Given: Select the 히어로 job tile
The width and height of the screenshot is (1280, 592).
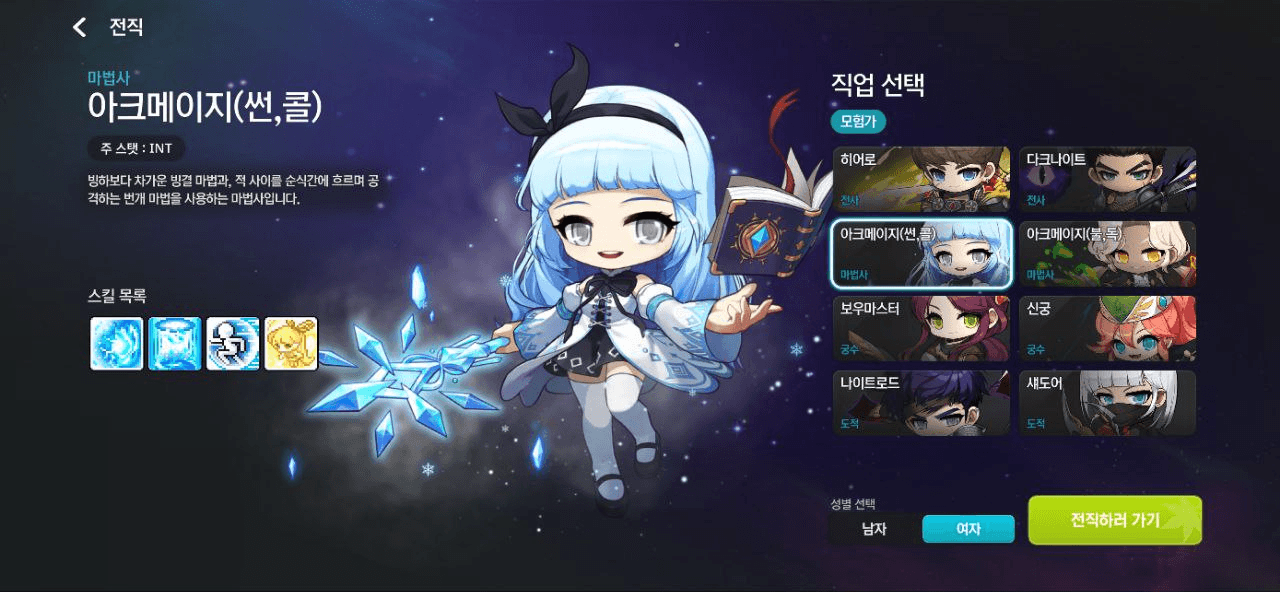Looking at the screenshot, I should pos(921,180).
